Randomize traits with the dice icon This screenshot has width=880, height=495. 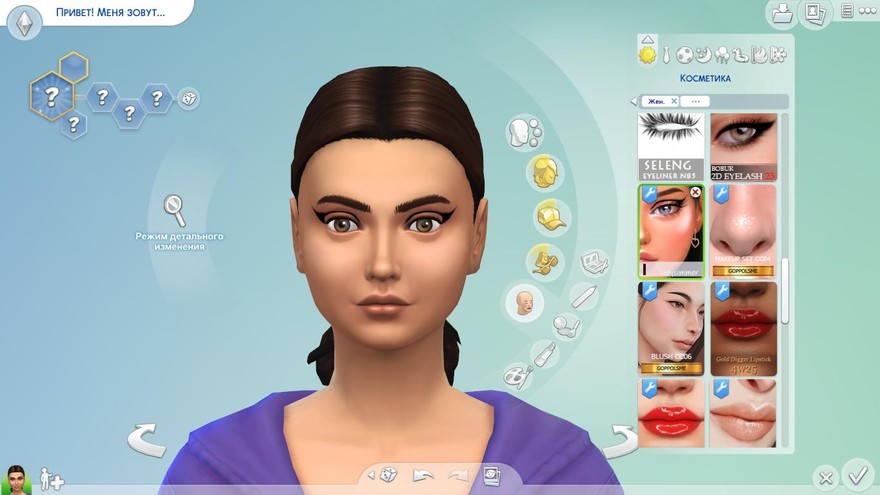[x=188, y=97]
